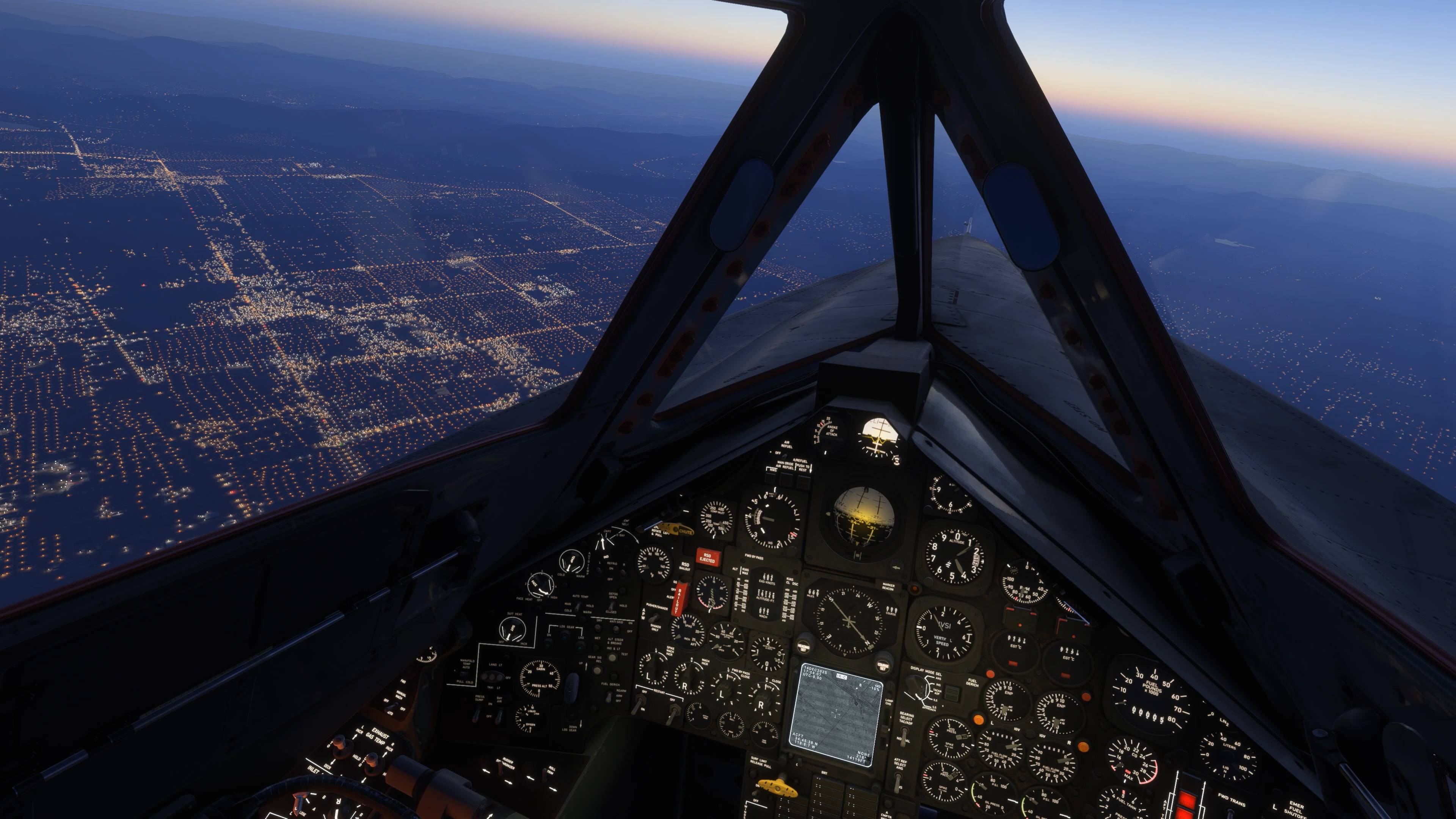Turn the Face Heat knob
This screenshot has height=819, width=1456.
coord(541,585)
